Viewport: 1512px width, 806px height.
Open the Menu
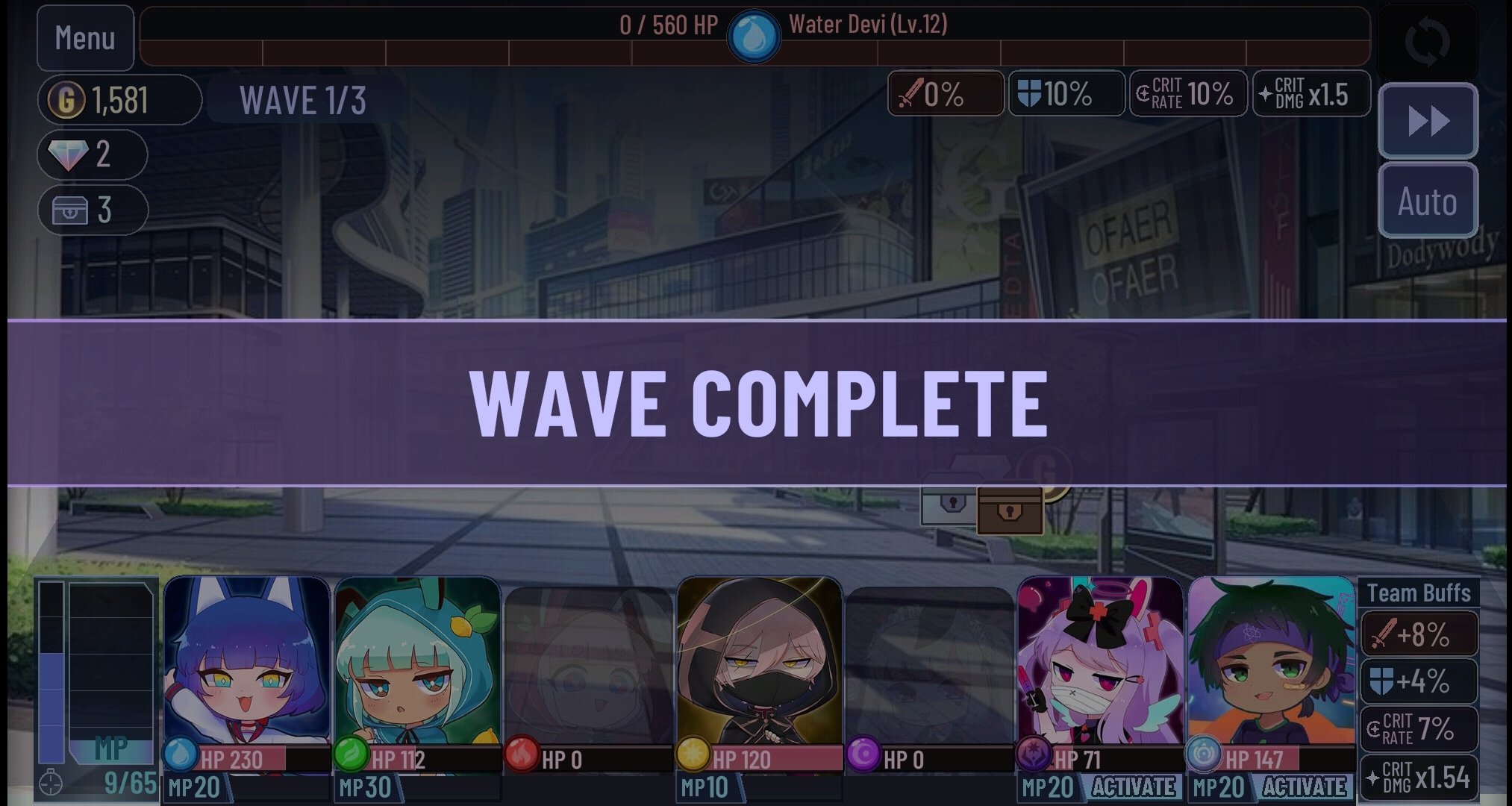click(x=85, y=37)
